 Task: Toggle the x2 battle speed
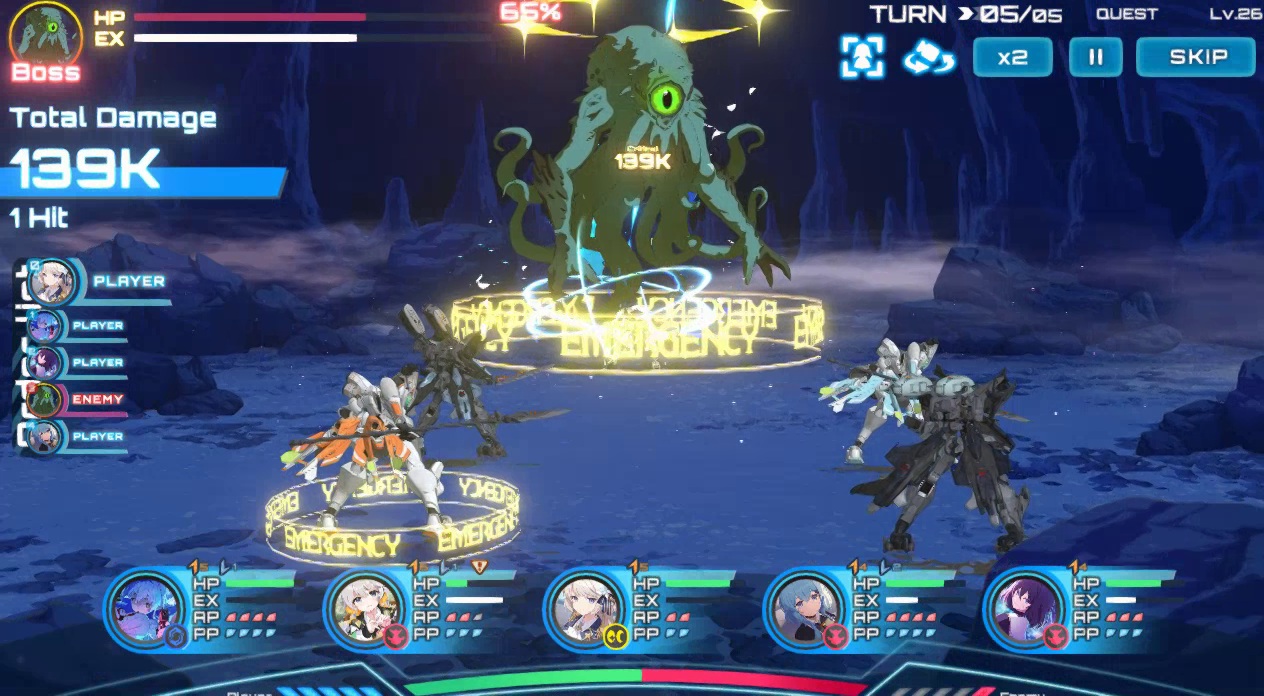(x=1012, y=57)
